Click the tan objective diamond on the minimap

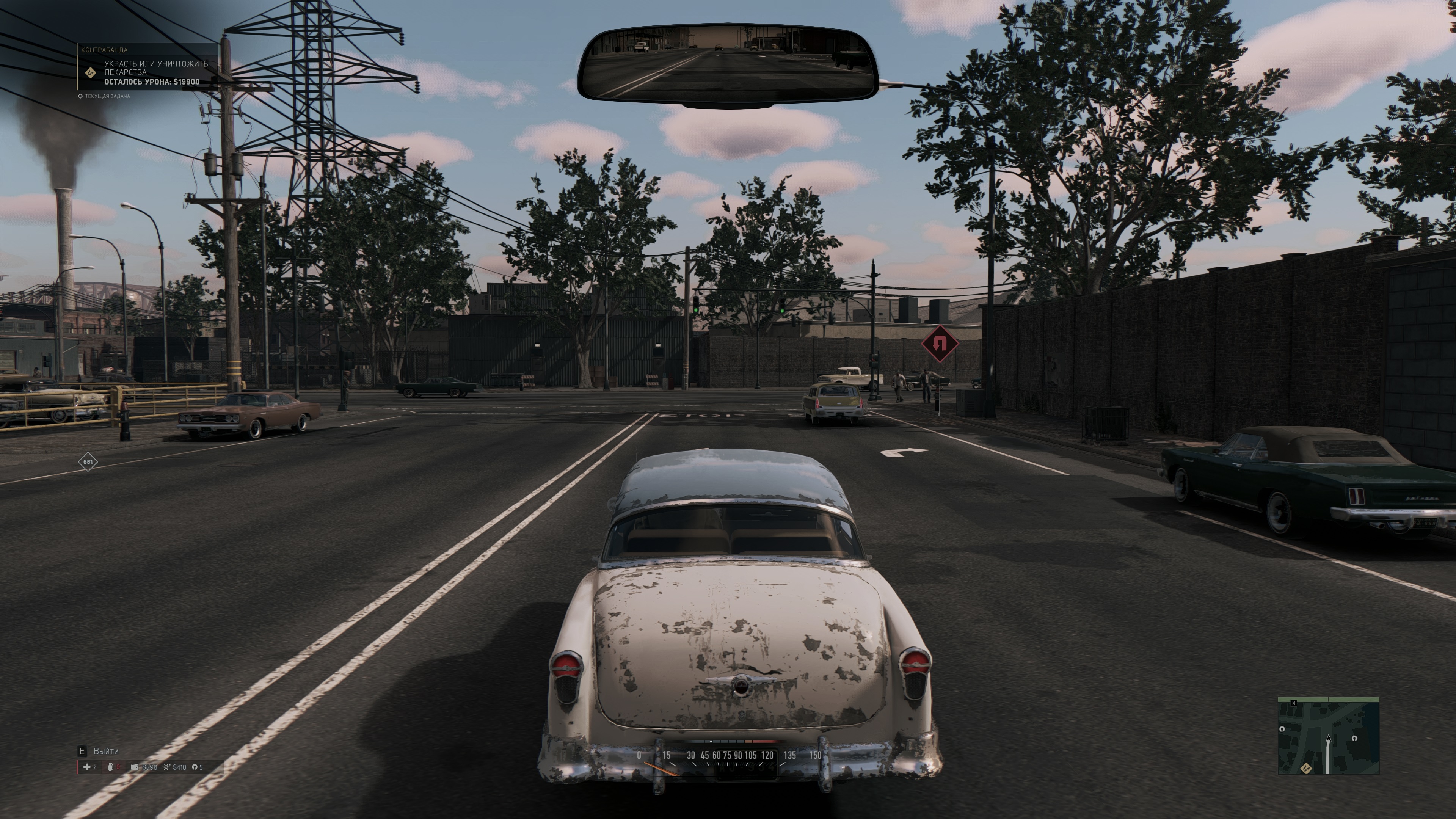pos(1306,767)
